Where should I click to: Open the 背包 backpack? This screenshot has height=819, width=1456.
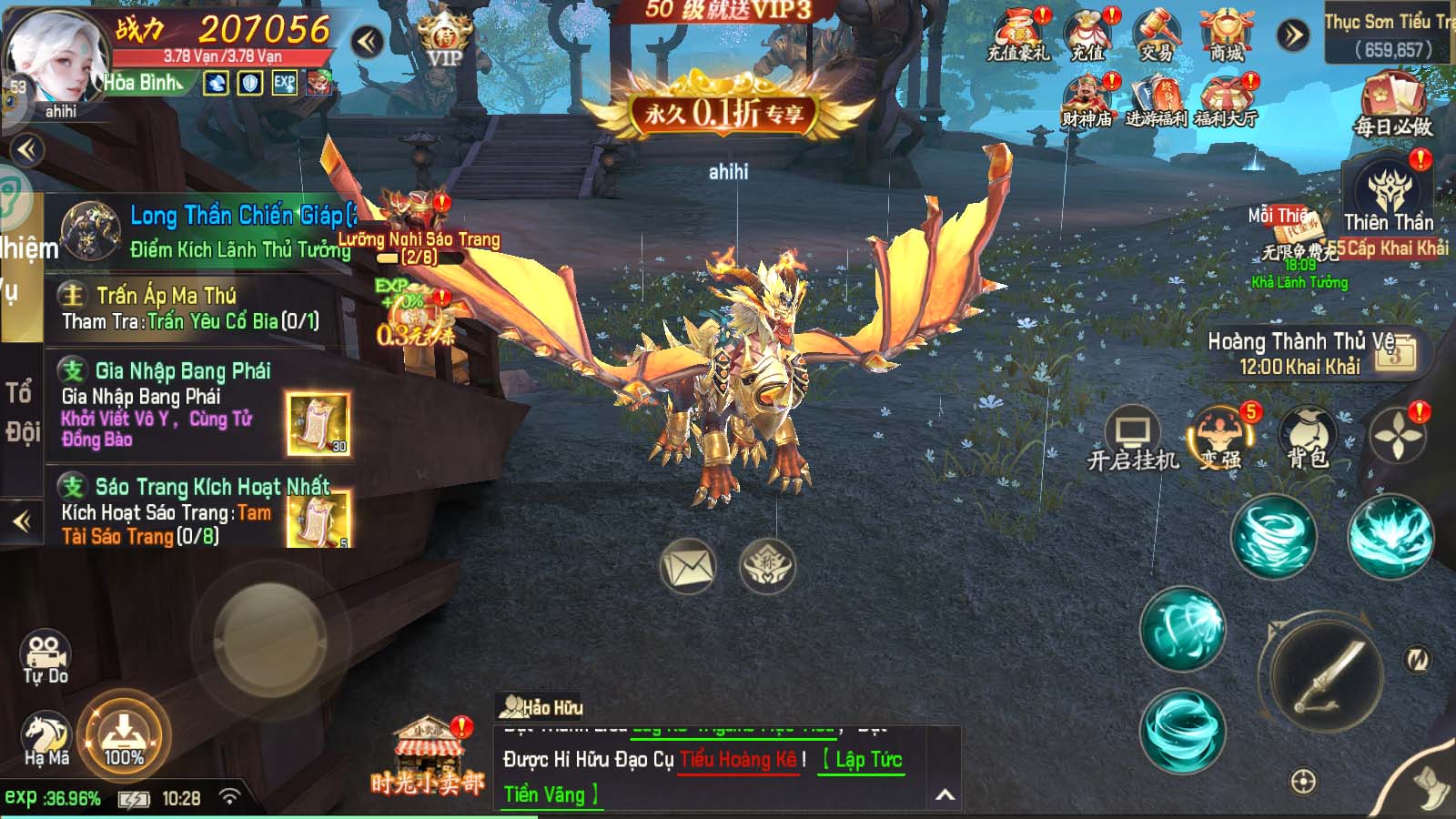1308,438
